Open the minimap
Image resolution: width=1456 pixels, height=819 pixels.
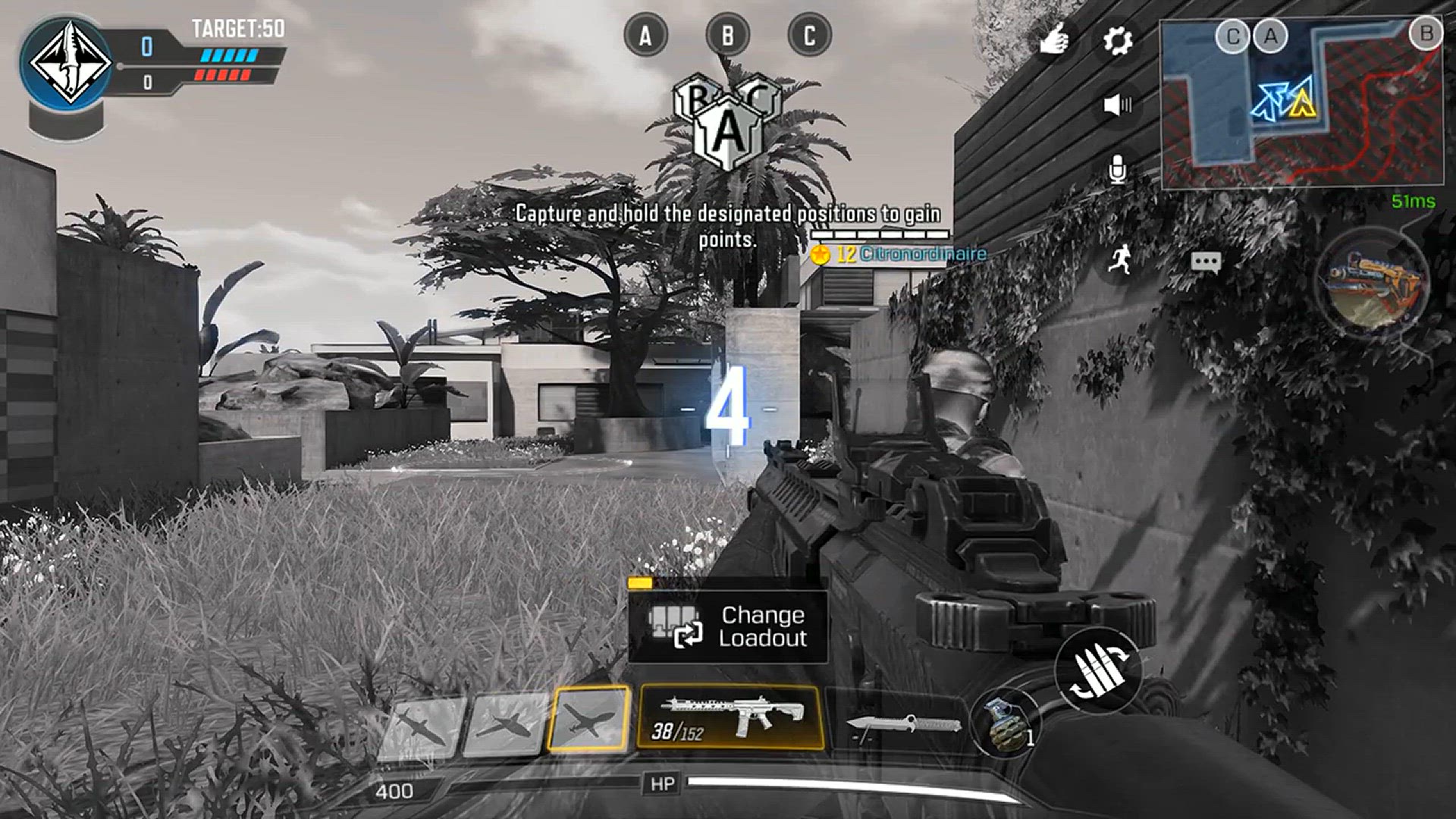tap(1301, 104)
